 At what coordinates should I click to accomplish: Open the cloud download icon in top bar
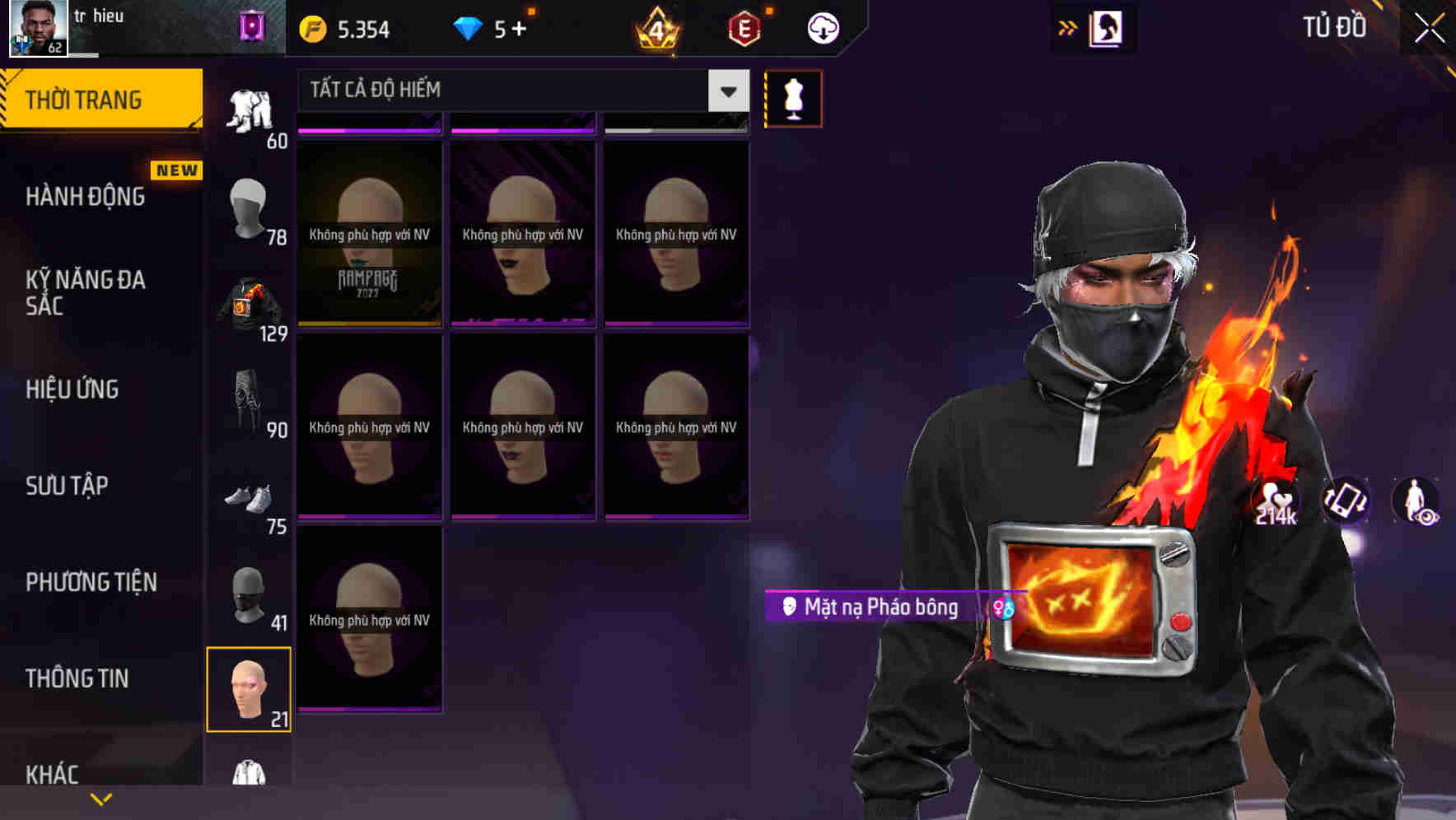coord(823,26)
